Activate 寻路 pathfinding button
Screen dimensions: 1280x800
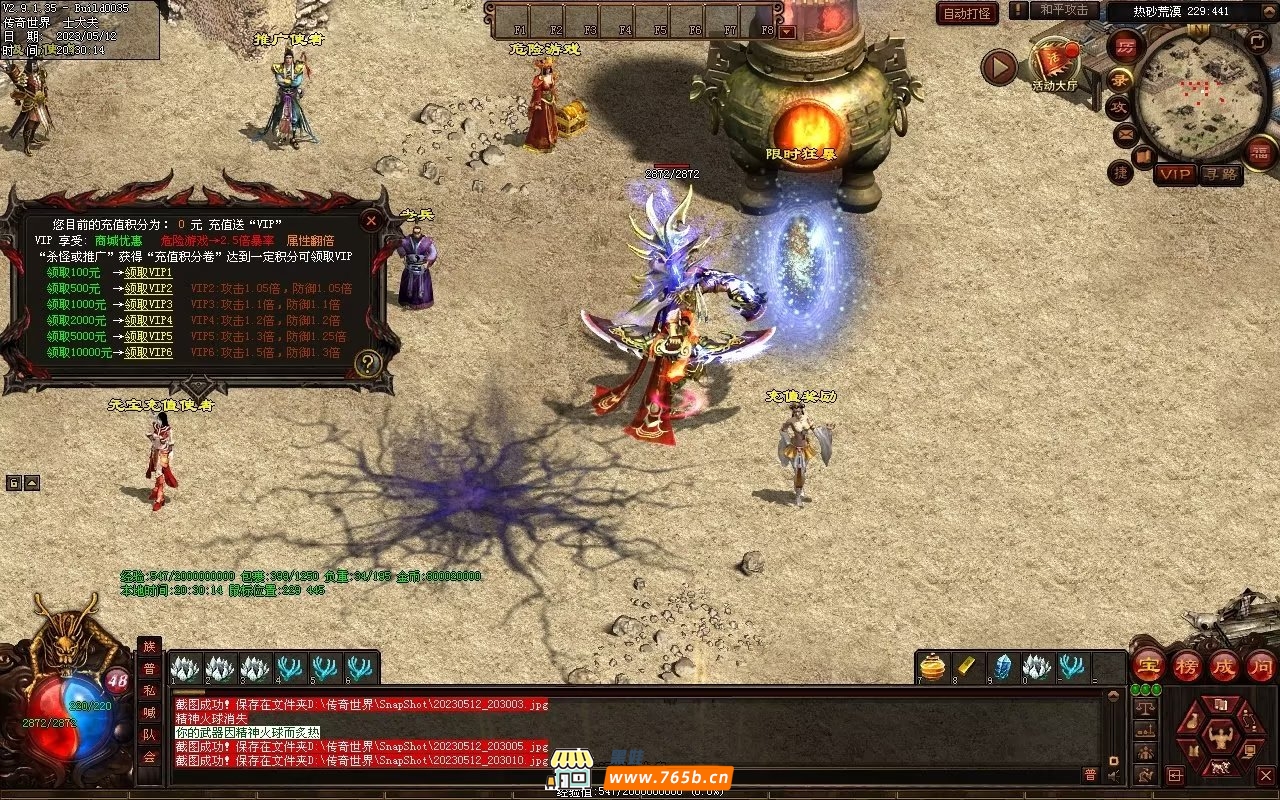(1221, 174)
